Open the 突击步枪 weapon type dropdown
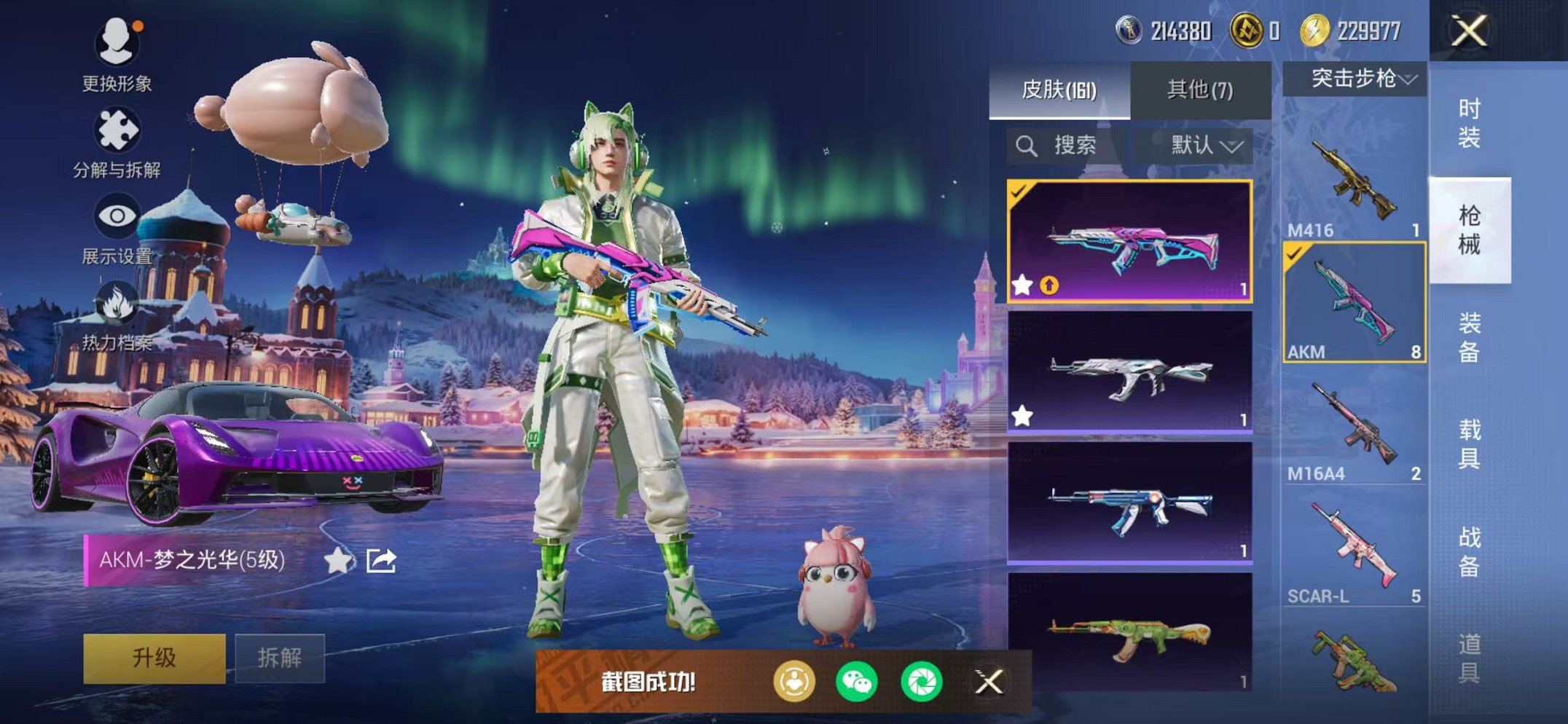Screen dimensions: 1568x724 [x=1354, y=79]
